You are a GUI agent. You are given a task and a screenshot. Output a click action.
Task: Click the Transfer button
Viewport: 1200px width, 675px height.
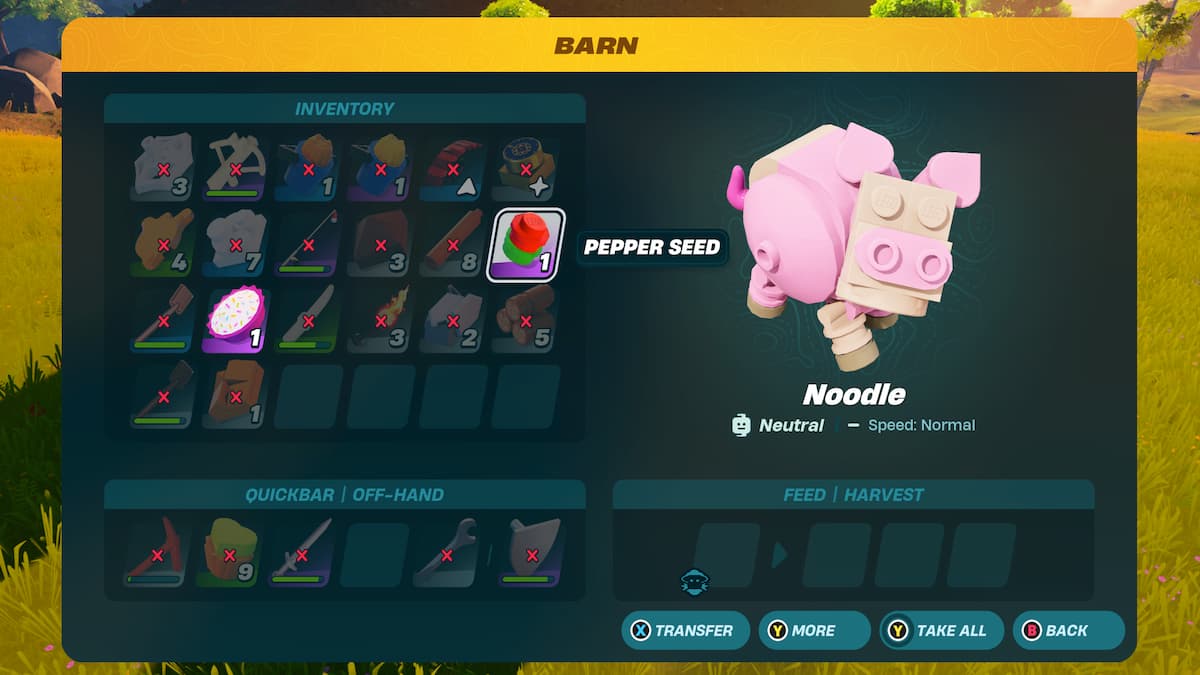[685, 631]
